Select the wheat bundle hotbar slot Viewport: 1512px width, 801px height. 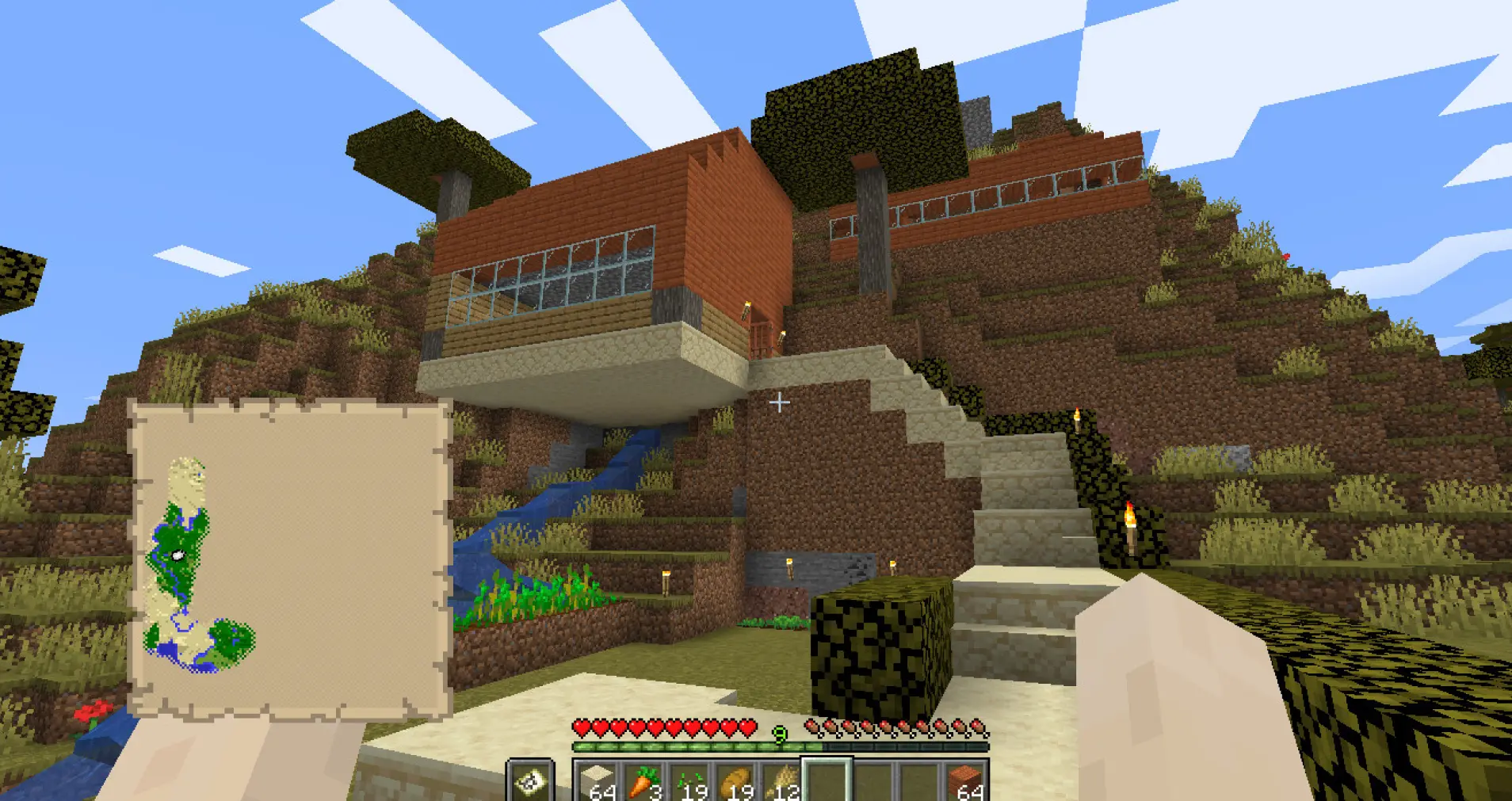point(782,781)
